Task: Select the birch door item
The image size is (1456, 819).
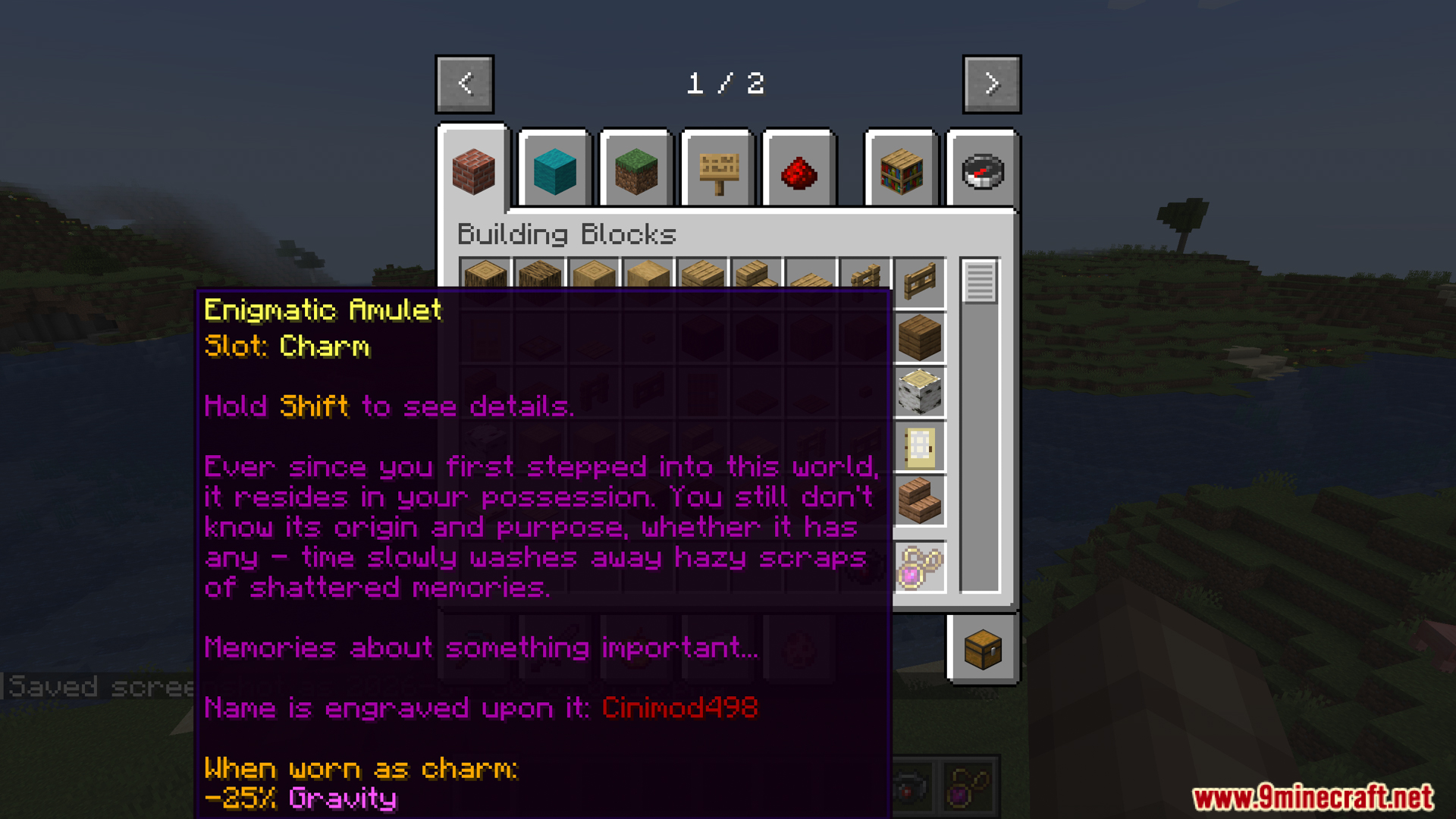Action: pos(918,447)
